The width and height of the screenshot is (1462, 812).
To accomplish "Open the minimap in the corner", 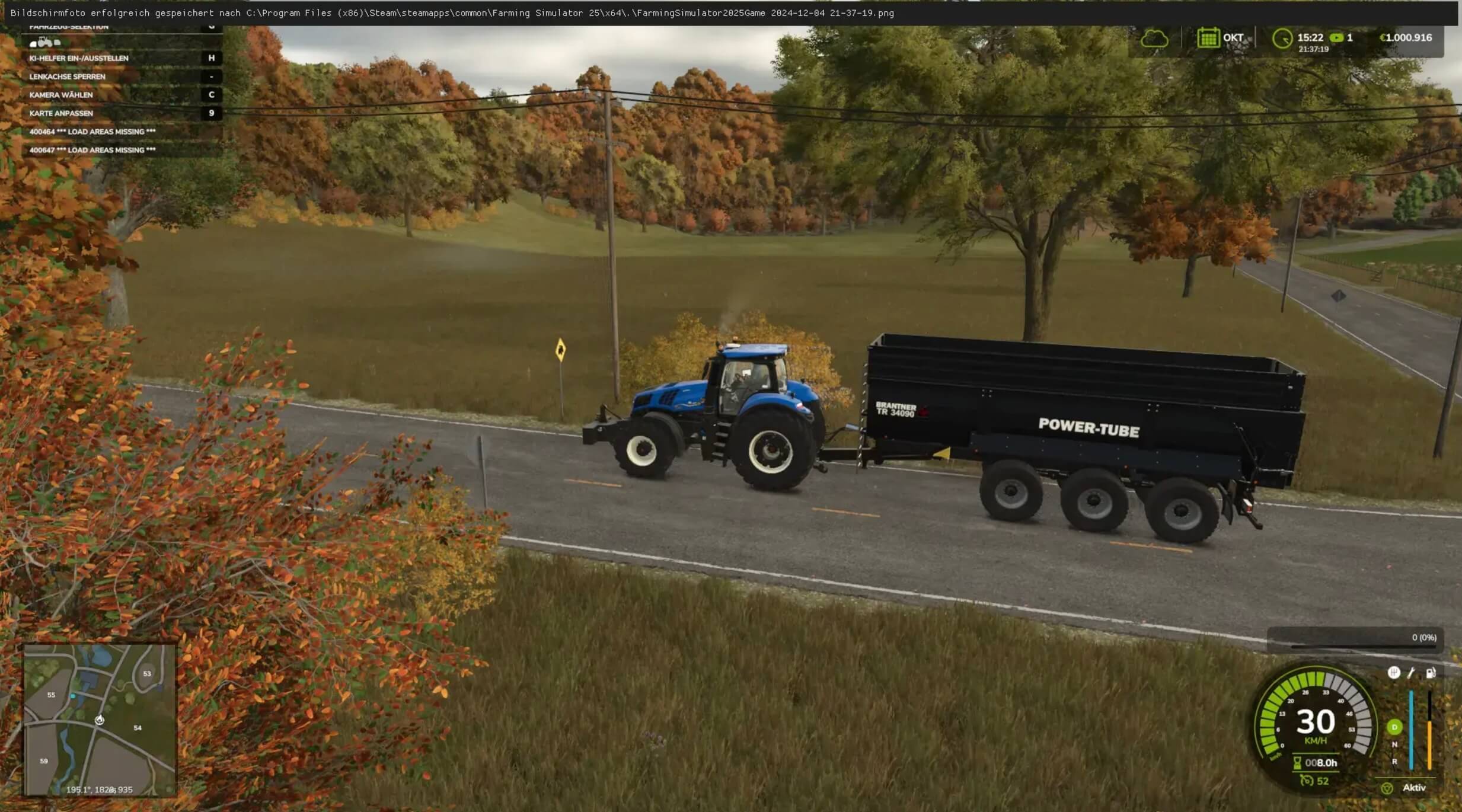I will 100,719.
